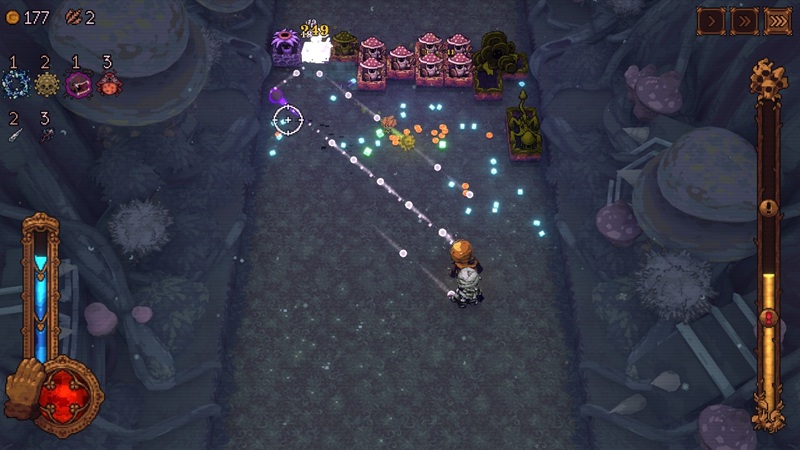Select the dark crossbow item icon
This screenshot has width=800, height=450.
tap(46, 135)
